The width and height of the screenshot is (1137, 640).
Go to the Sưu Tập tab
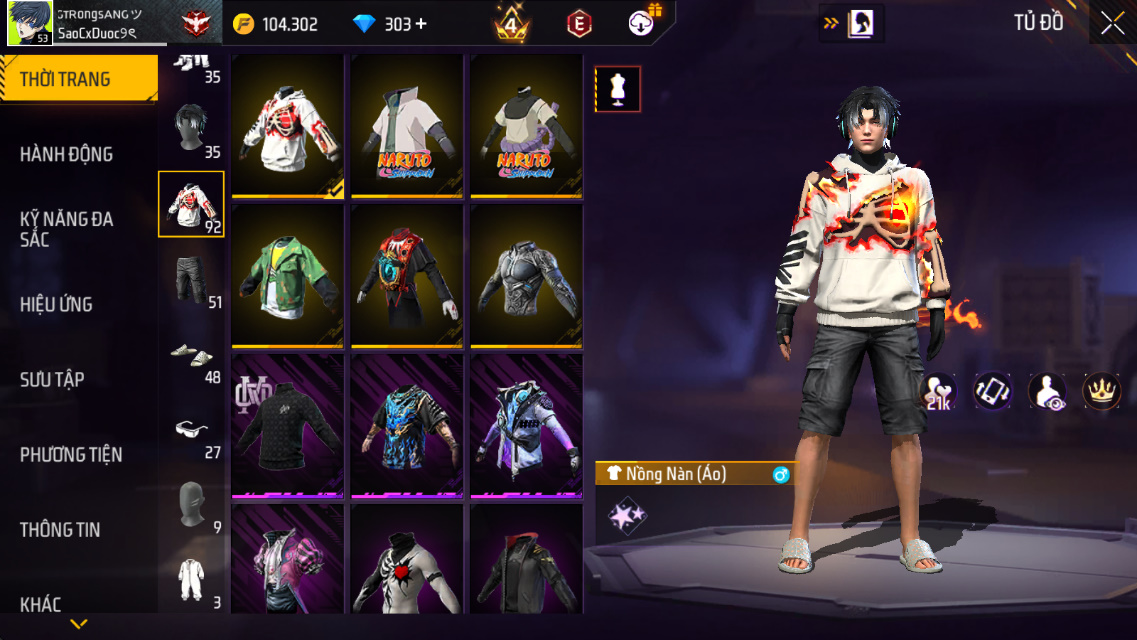point(52,379)
